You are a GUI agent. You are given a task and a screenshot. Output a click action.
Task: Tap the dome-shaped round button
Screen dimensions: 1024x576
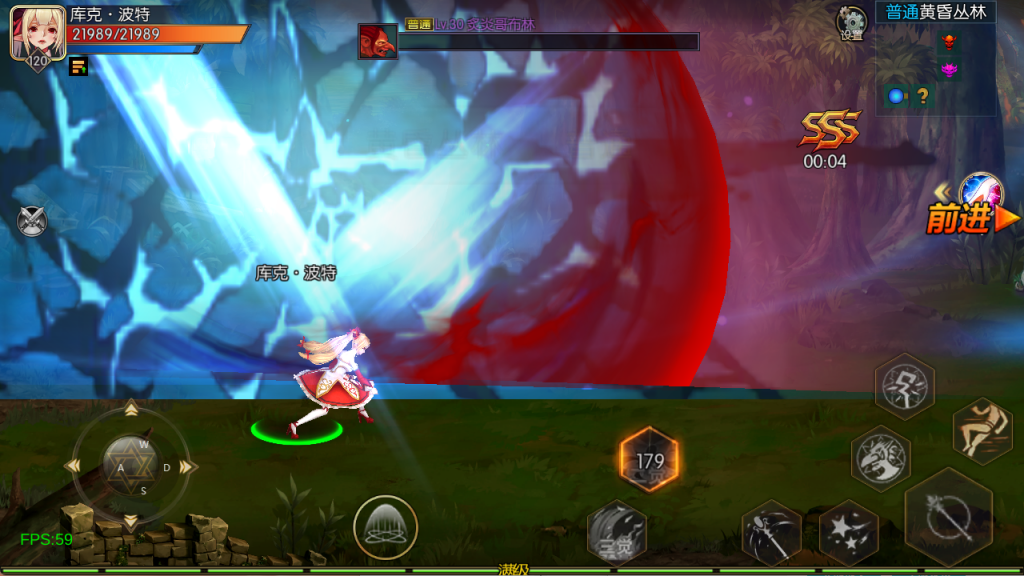[x=385, y=526]
